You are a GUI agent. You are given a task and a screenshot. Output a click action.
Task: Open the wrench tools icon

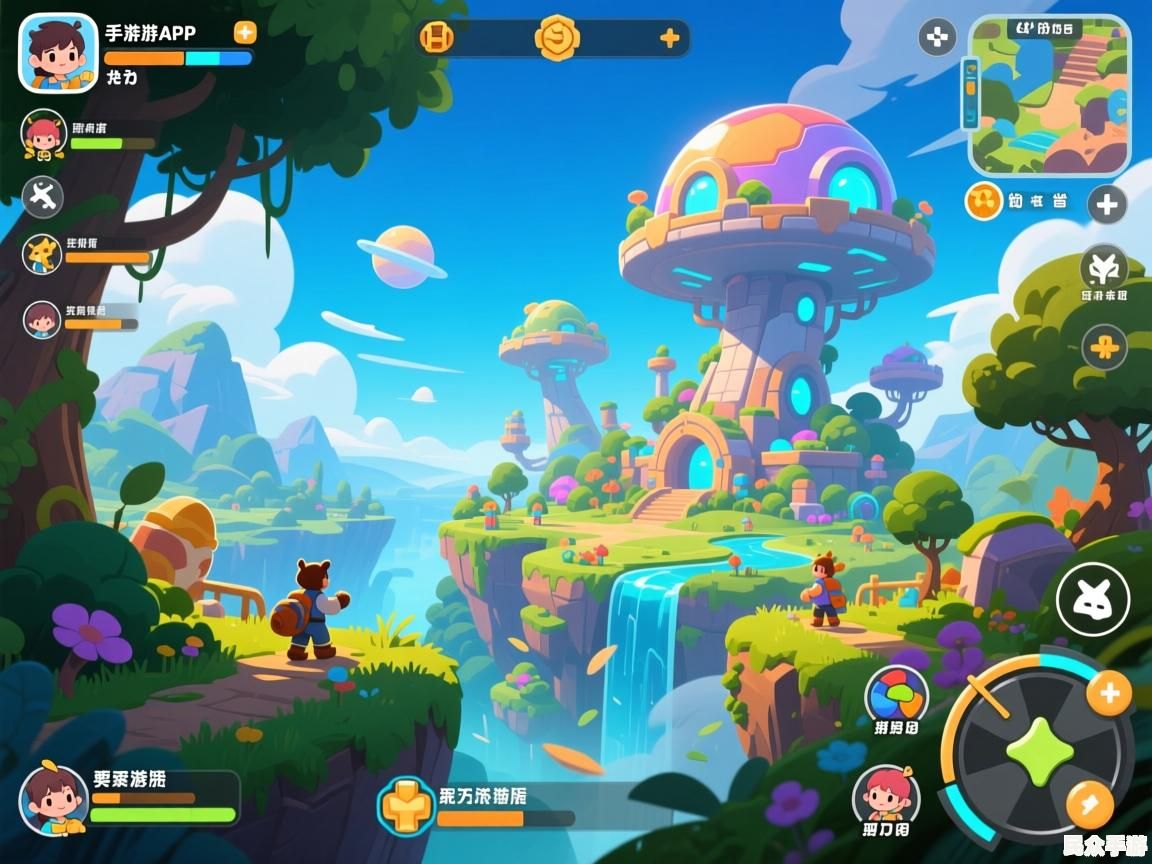42,196
